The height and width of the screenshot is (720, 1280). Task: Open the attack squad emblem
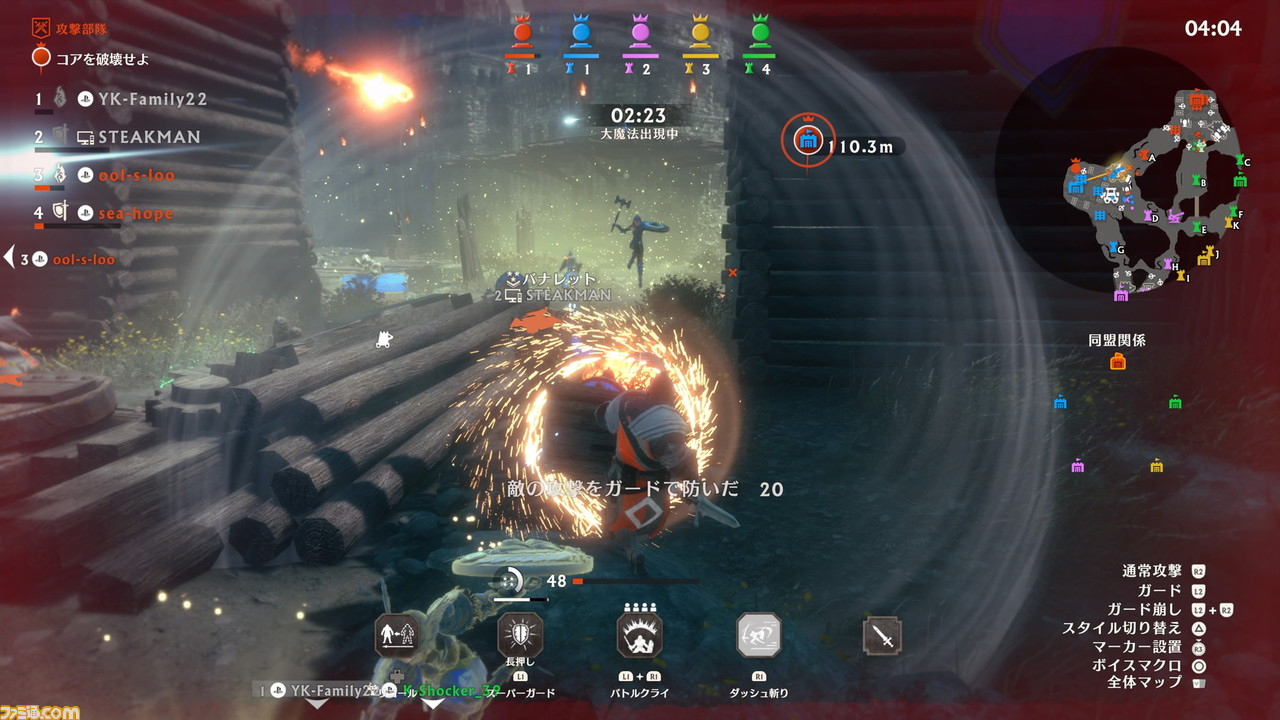pyautogui.click(x=42, y=27)
